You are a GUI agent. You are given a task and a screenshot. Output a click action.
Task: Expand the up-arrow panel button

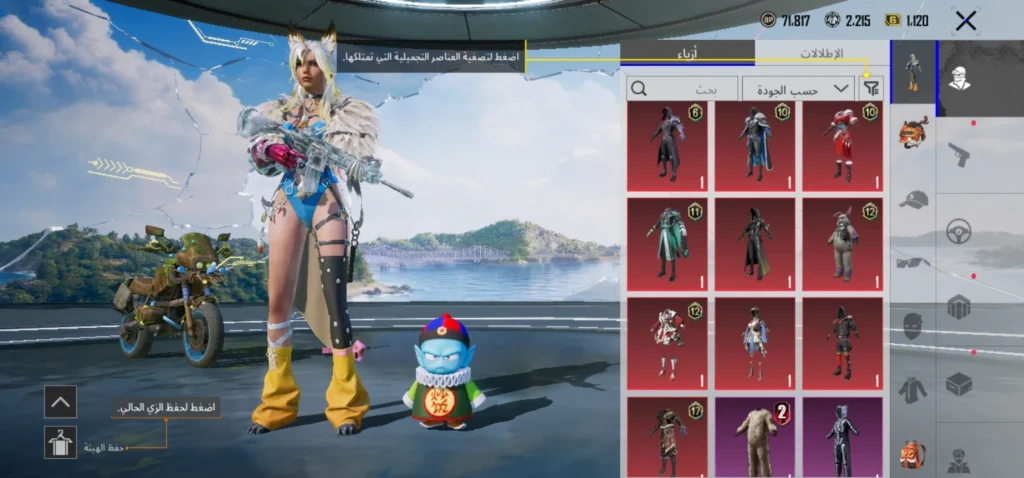[x=60, y=402]
